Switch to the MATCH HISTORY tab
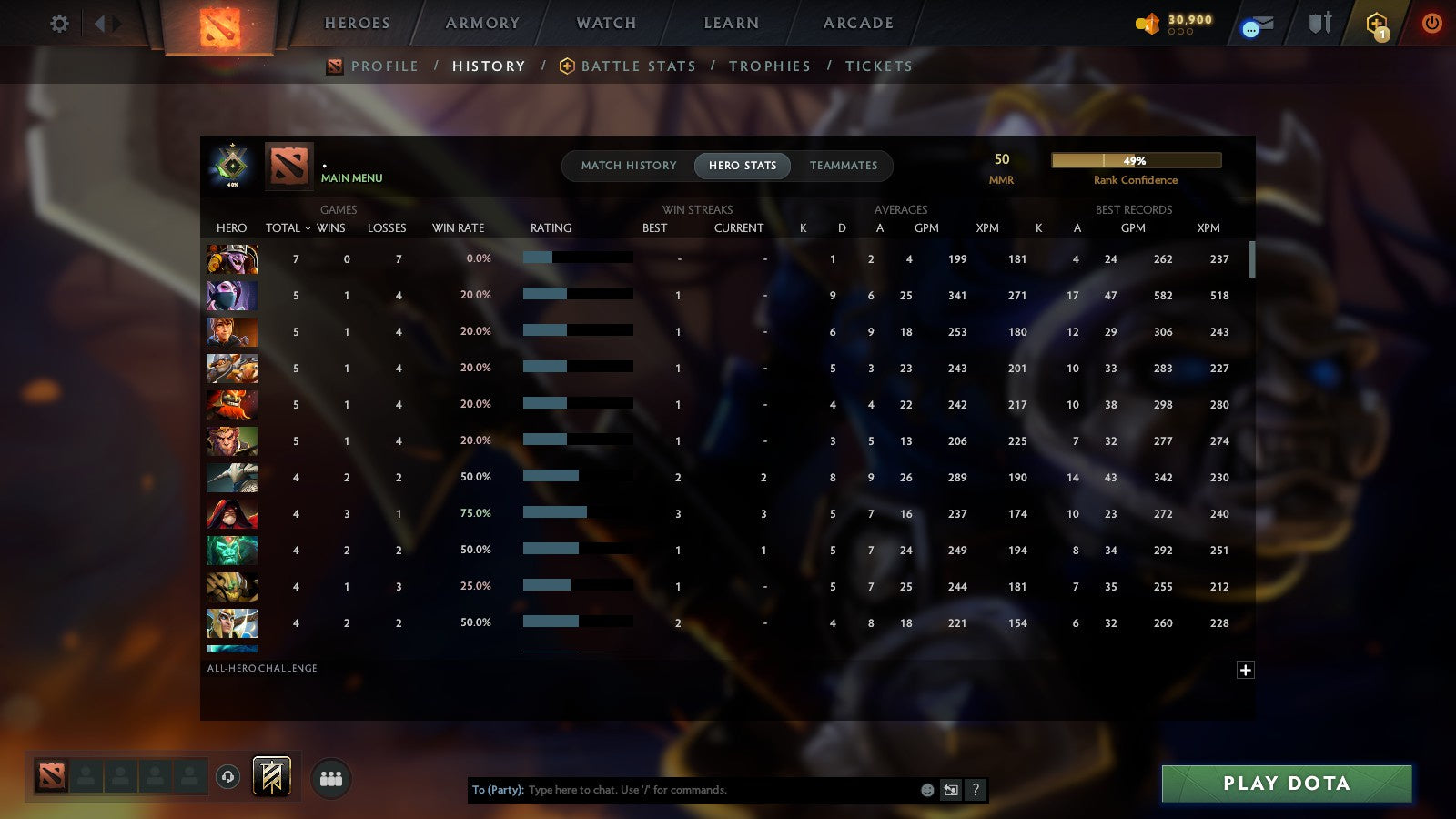 click(628, 166)
